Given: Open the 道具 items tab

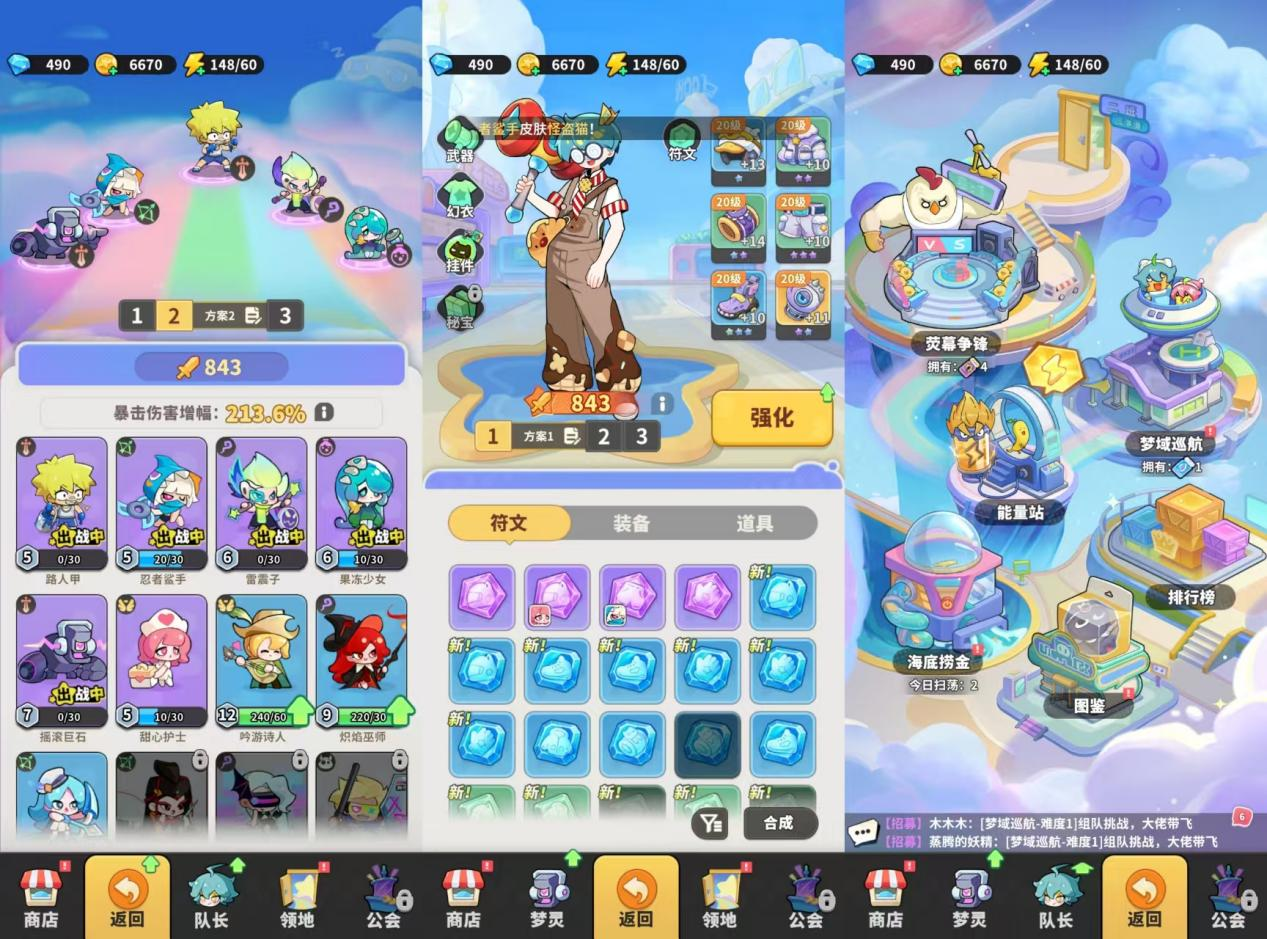Looking at the screenshot, I should click(755, 523).
